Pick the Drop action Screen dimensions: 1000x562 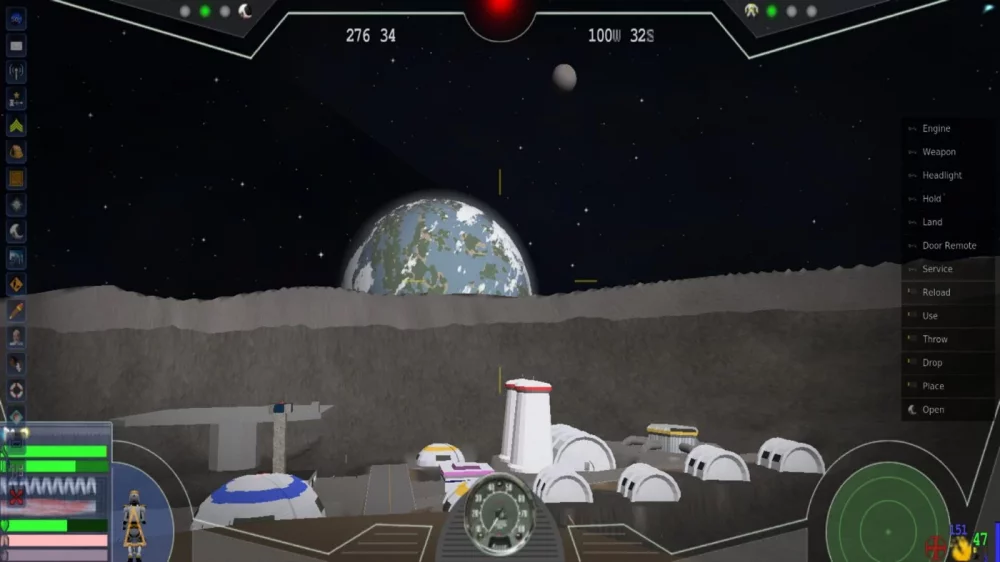point(932,363)
